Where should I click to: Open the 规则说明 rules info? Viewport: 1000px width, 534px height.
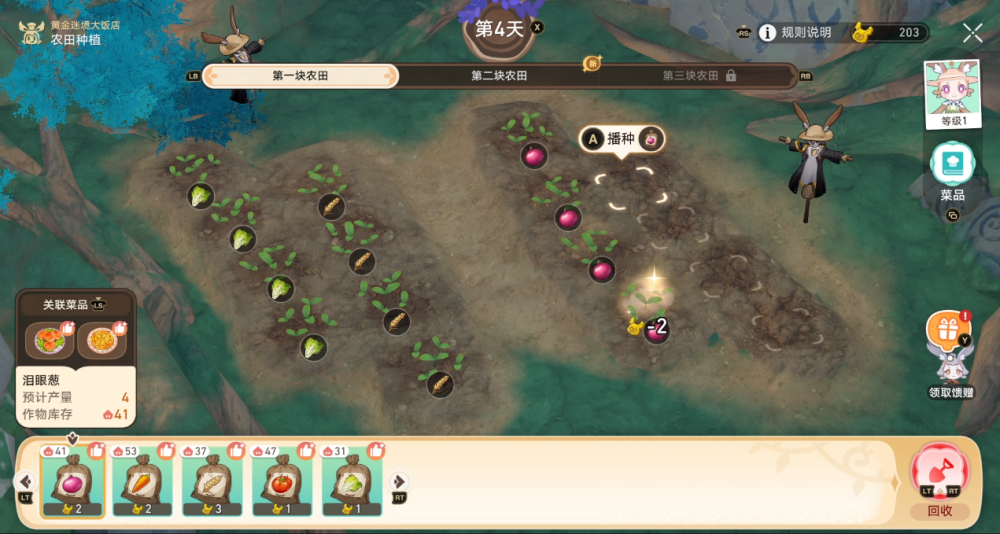[795, 33]
